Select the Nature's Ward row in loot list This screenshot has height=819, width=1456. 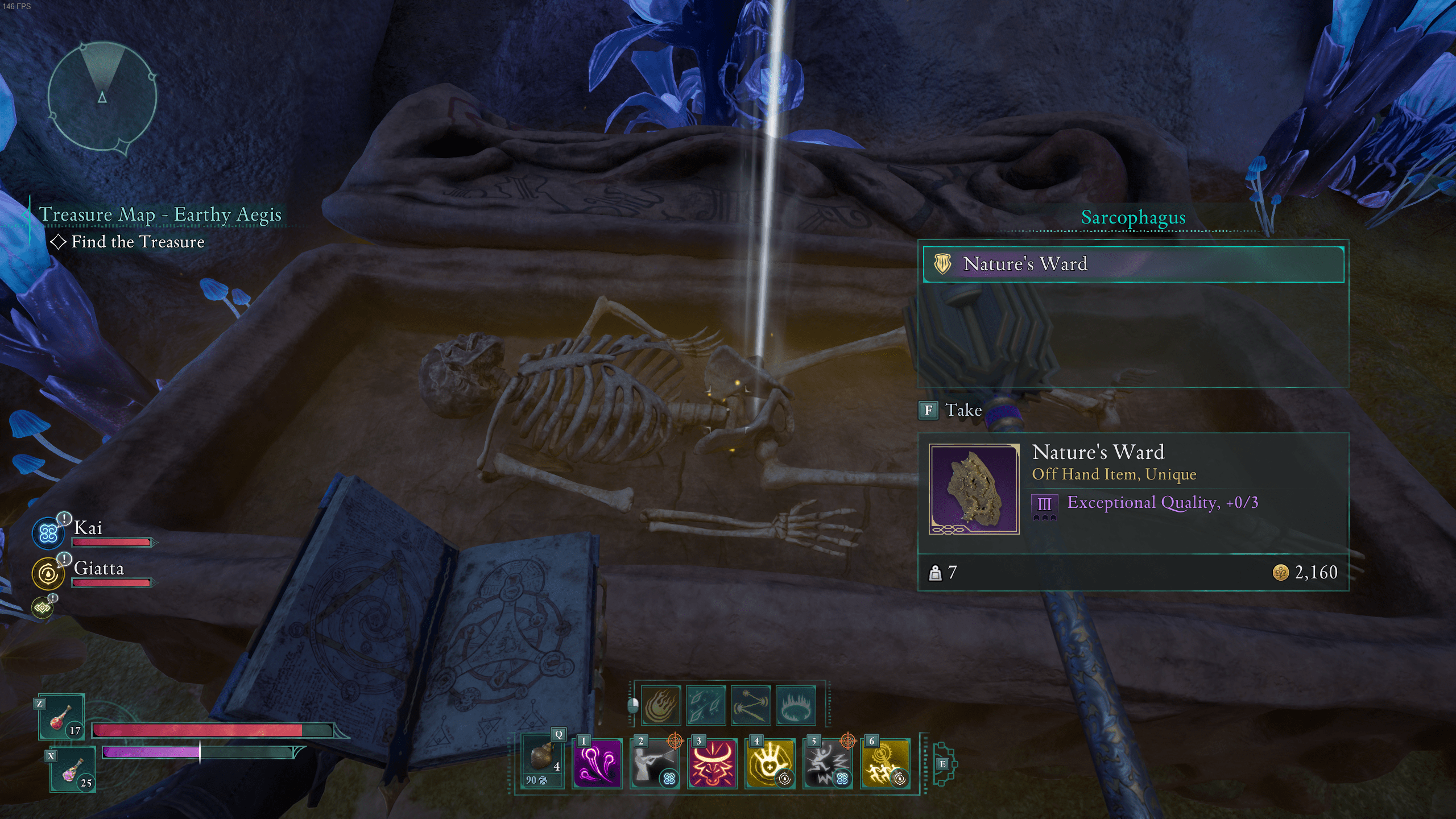pyautogui.click(x=1133, y=264)
